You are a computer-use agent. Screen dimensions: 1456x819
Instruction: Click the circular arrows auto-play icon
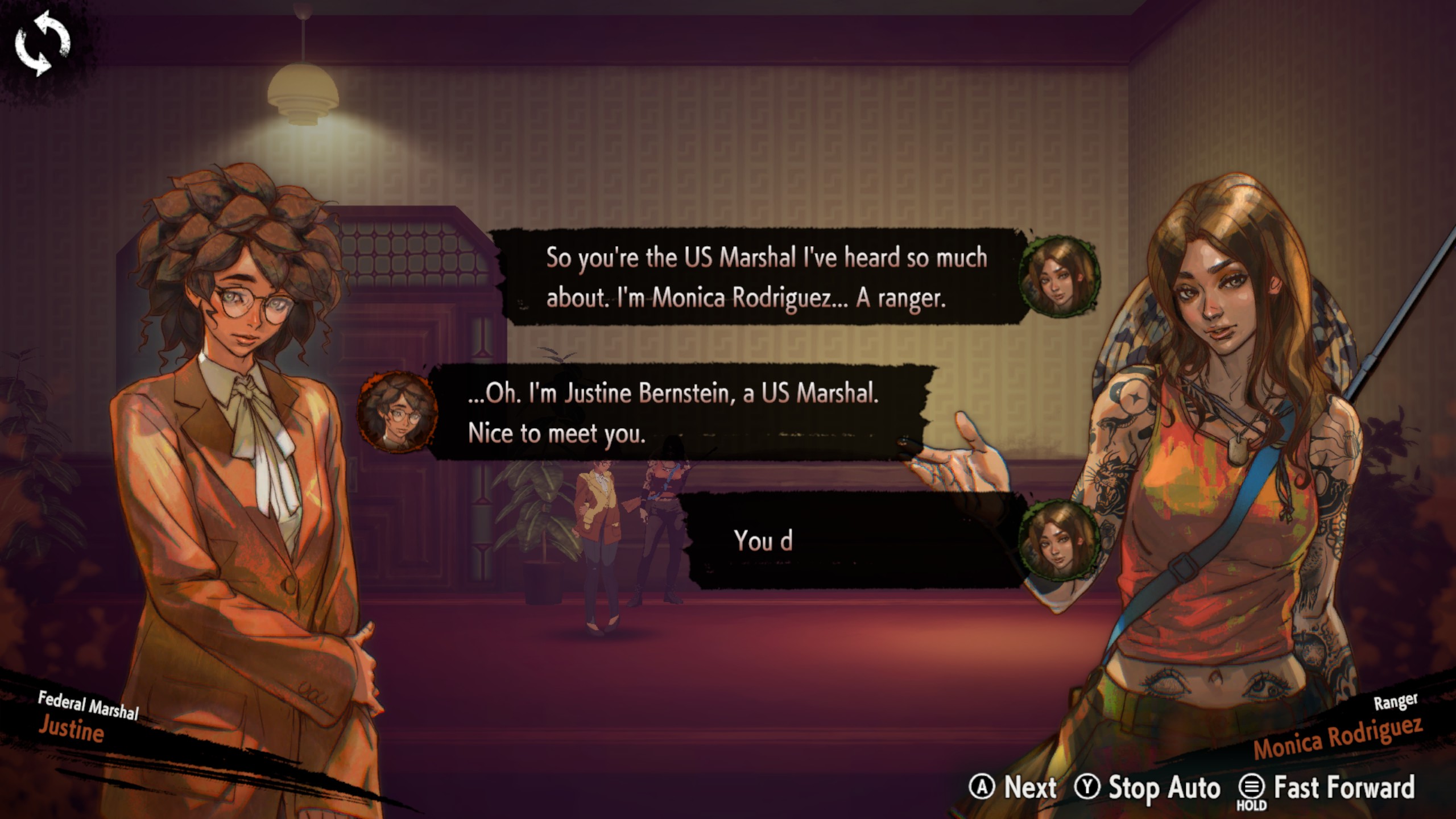[42, 43]
